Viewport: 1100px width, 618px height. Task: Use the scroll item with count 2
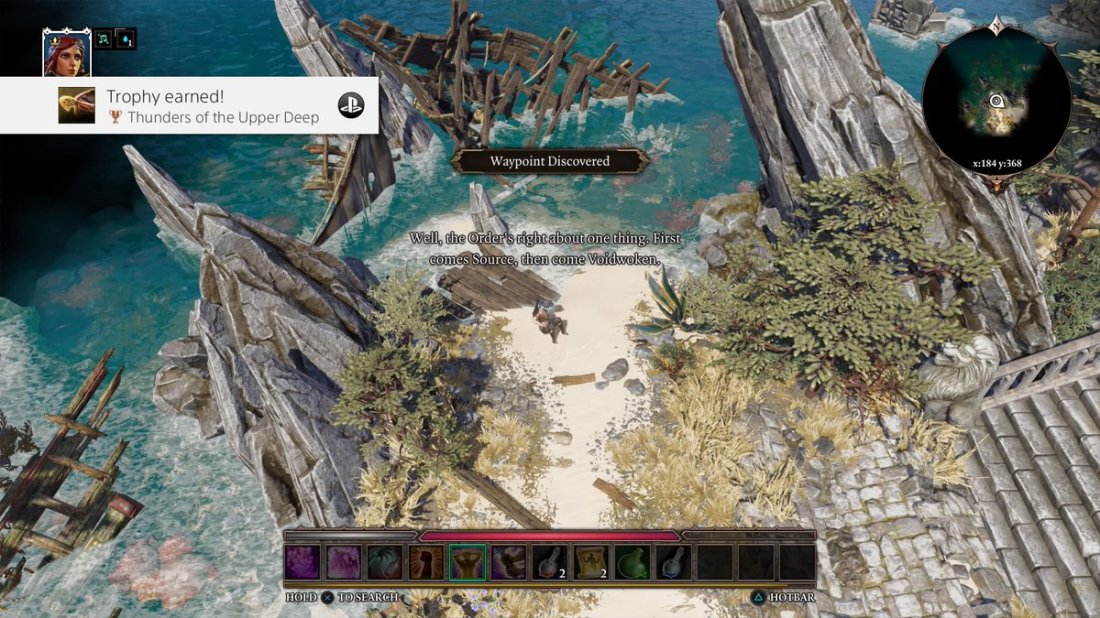pyautogui.click(x=591, y=562)
